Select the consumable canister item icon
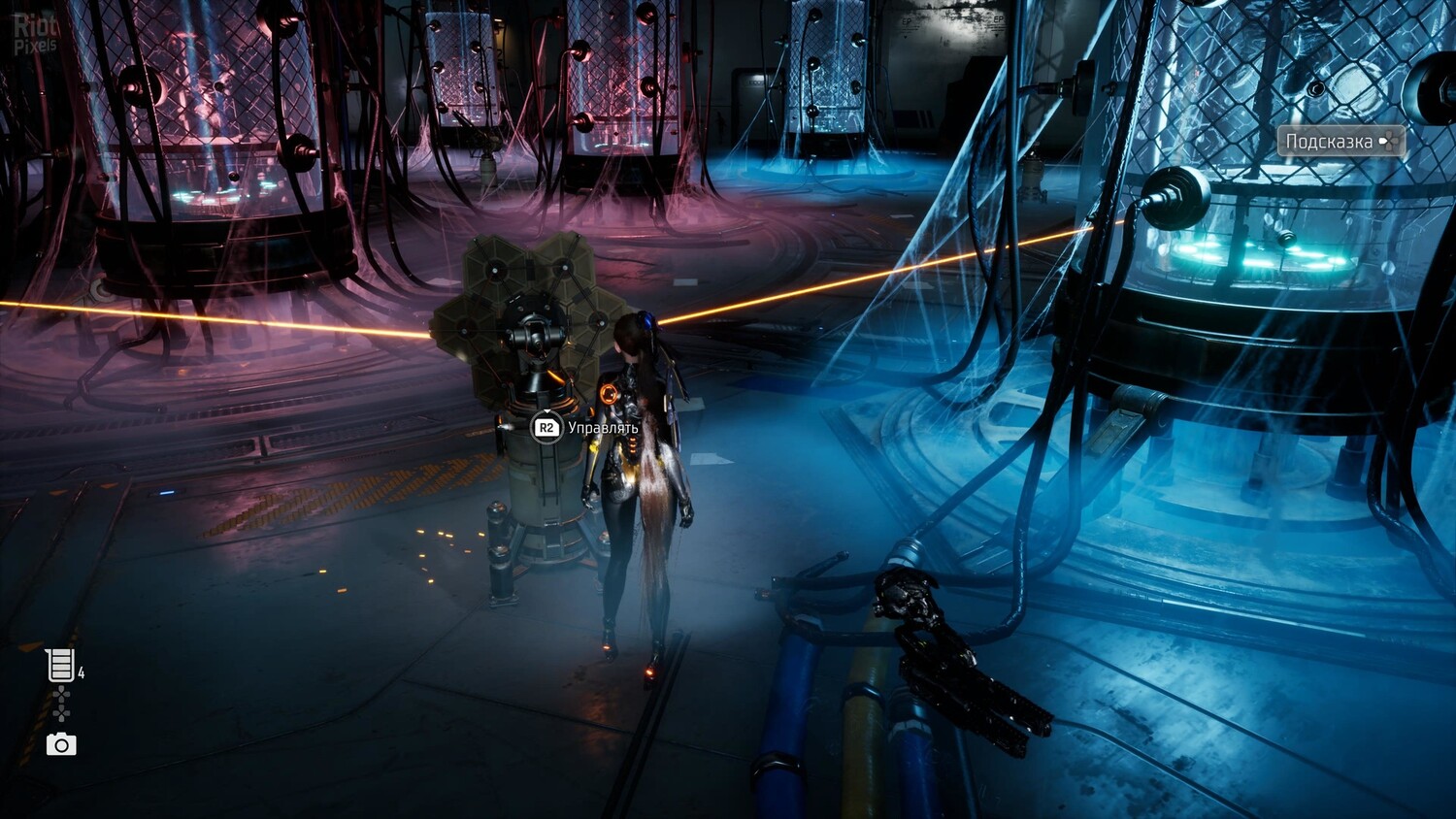The image size is (1456, 819). [x=60, y=666]
